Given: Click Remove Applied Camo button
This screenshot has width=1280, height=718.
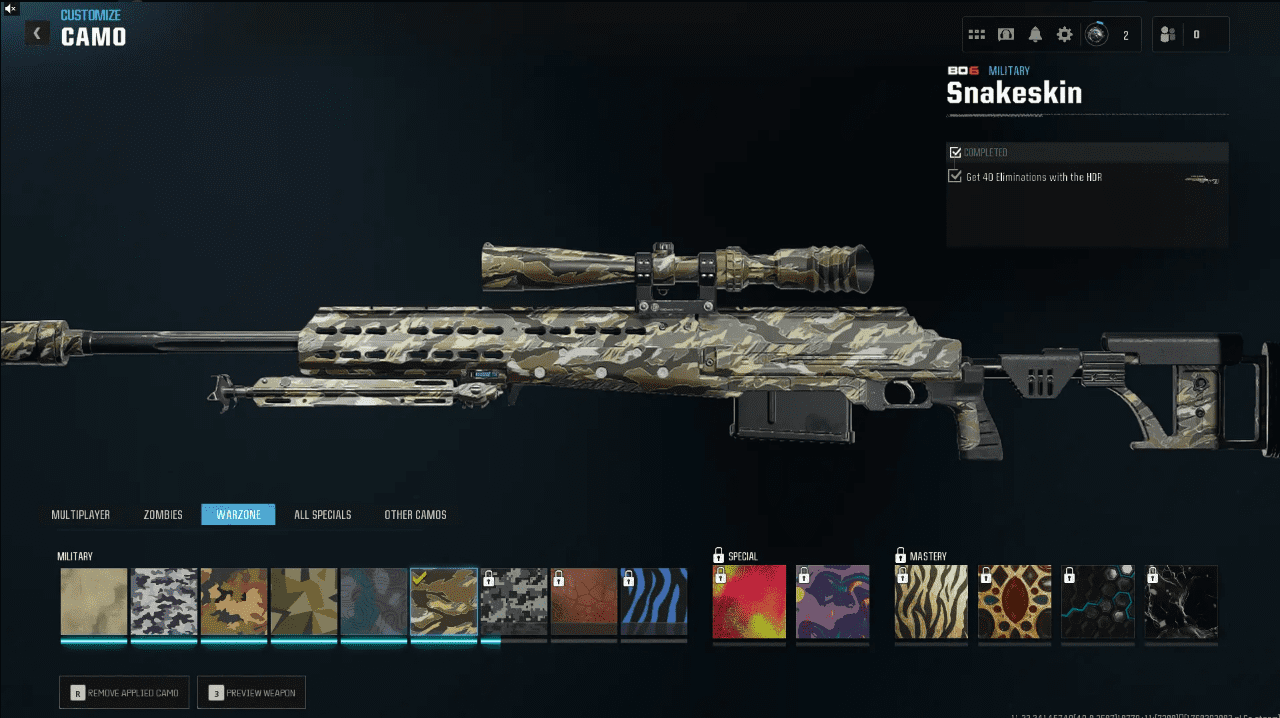Looking at the screenshot, I should 124,692.
